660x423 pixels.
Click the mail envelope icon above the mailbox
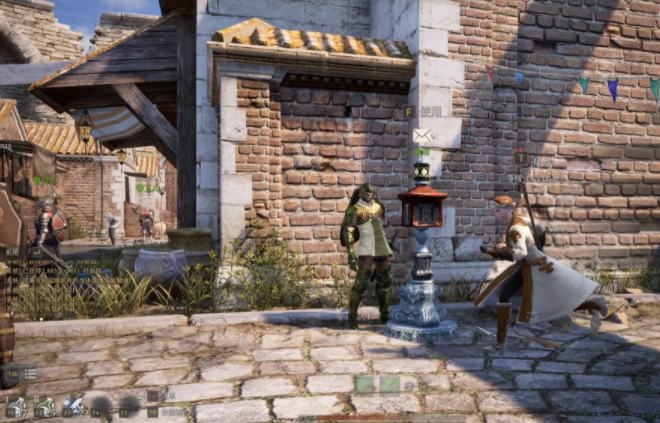click(x=422, y=136)
